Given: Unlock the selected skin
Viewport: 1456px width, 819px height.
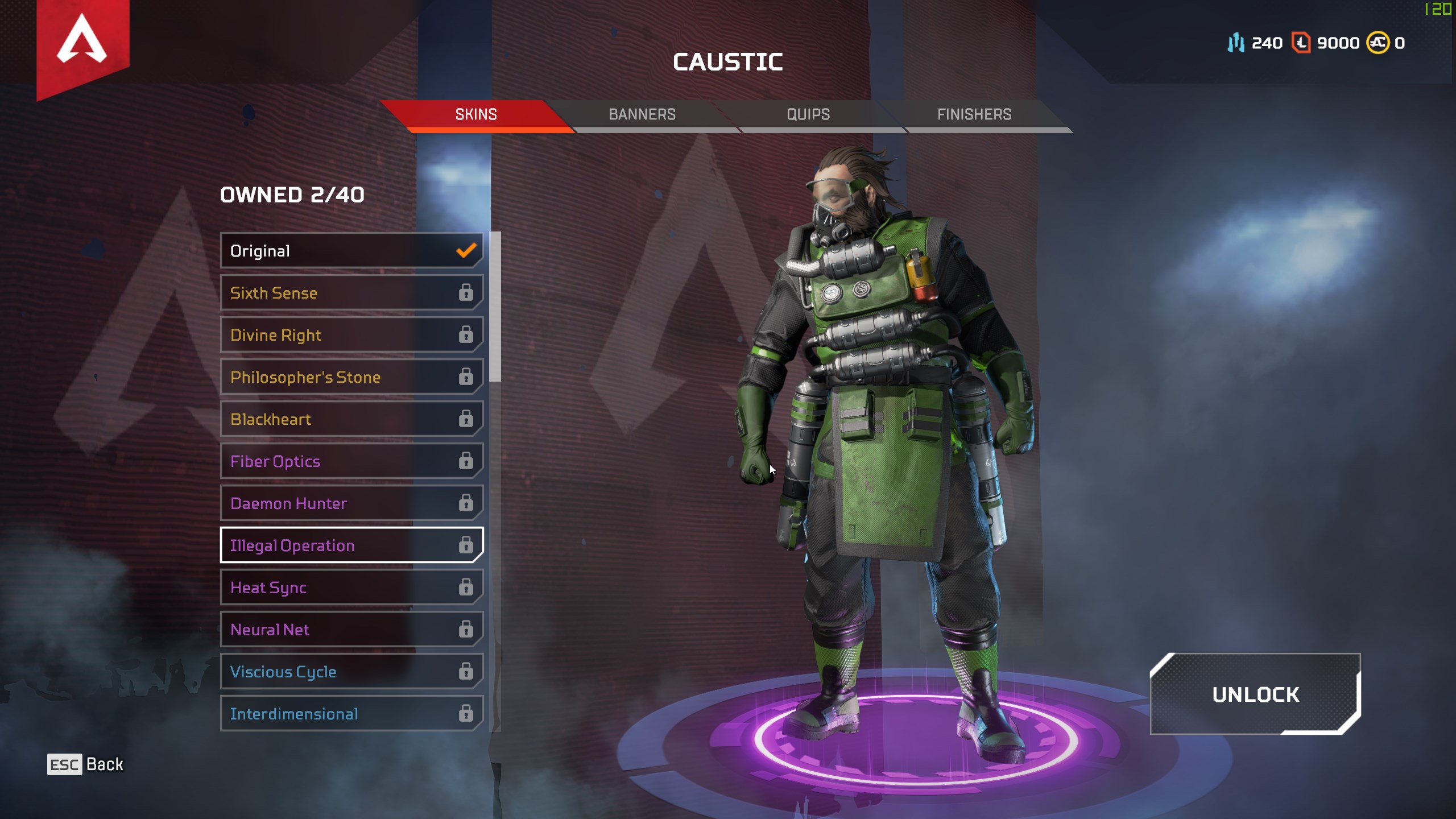Looking at the screenshot, I should tap(1255, 694).
